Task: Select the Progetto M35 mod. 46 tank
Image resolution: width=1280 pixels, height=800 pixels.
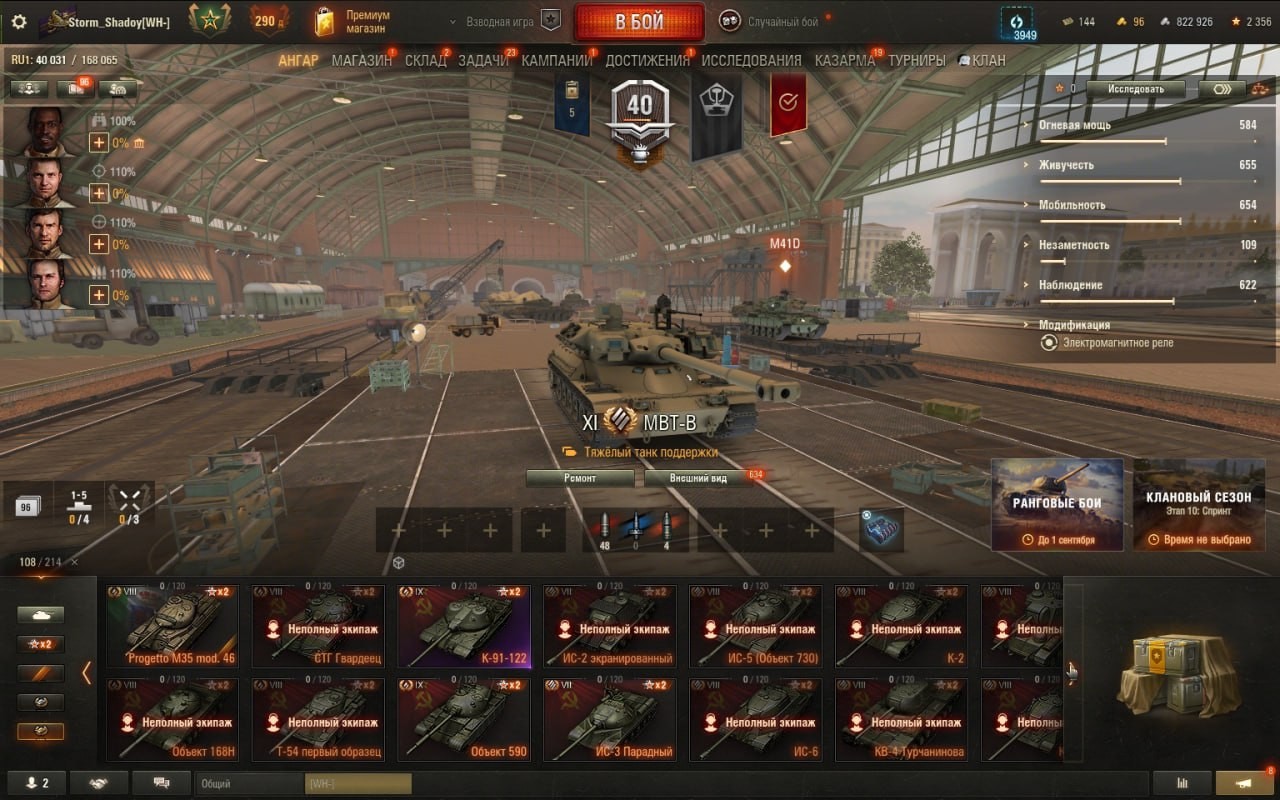Action: click(x=173, y=626)
